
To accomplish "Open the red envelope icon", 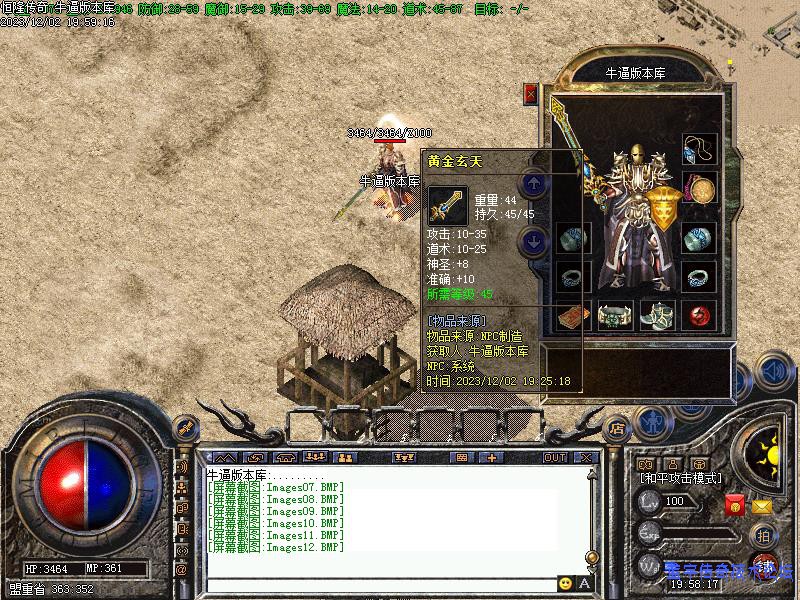I will tap(735, 505).
